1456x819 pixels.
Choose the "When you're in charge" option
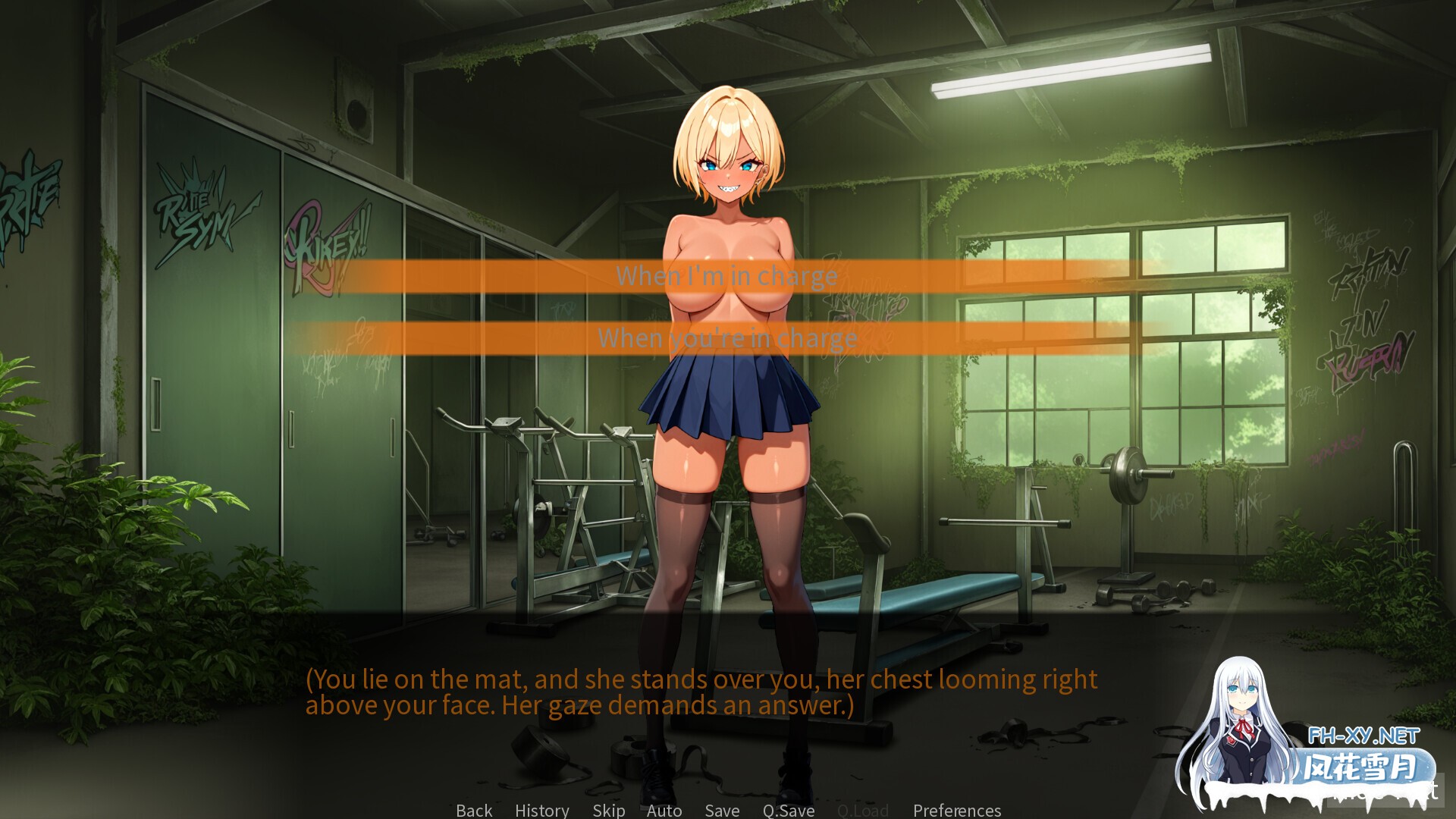click(726, 339)
